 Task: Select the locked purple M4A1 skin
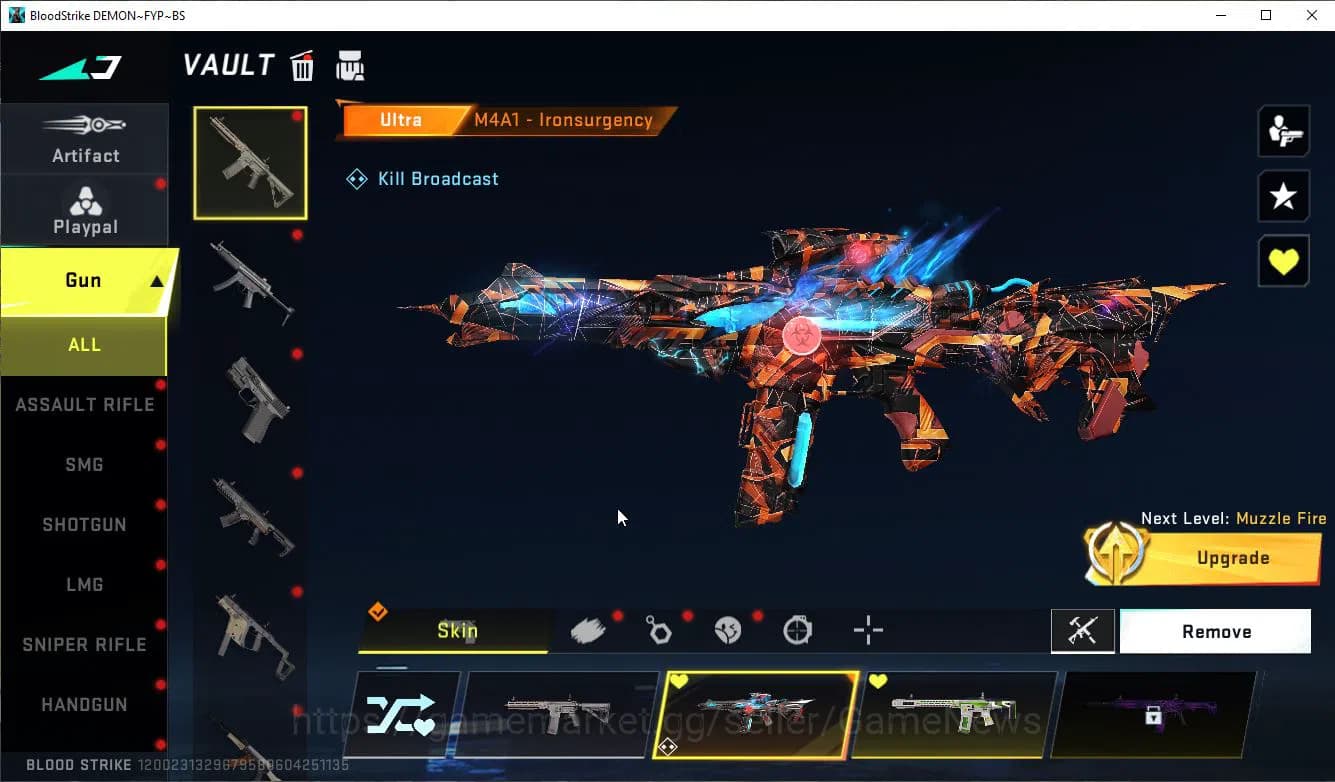(1153, 714)
